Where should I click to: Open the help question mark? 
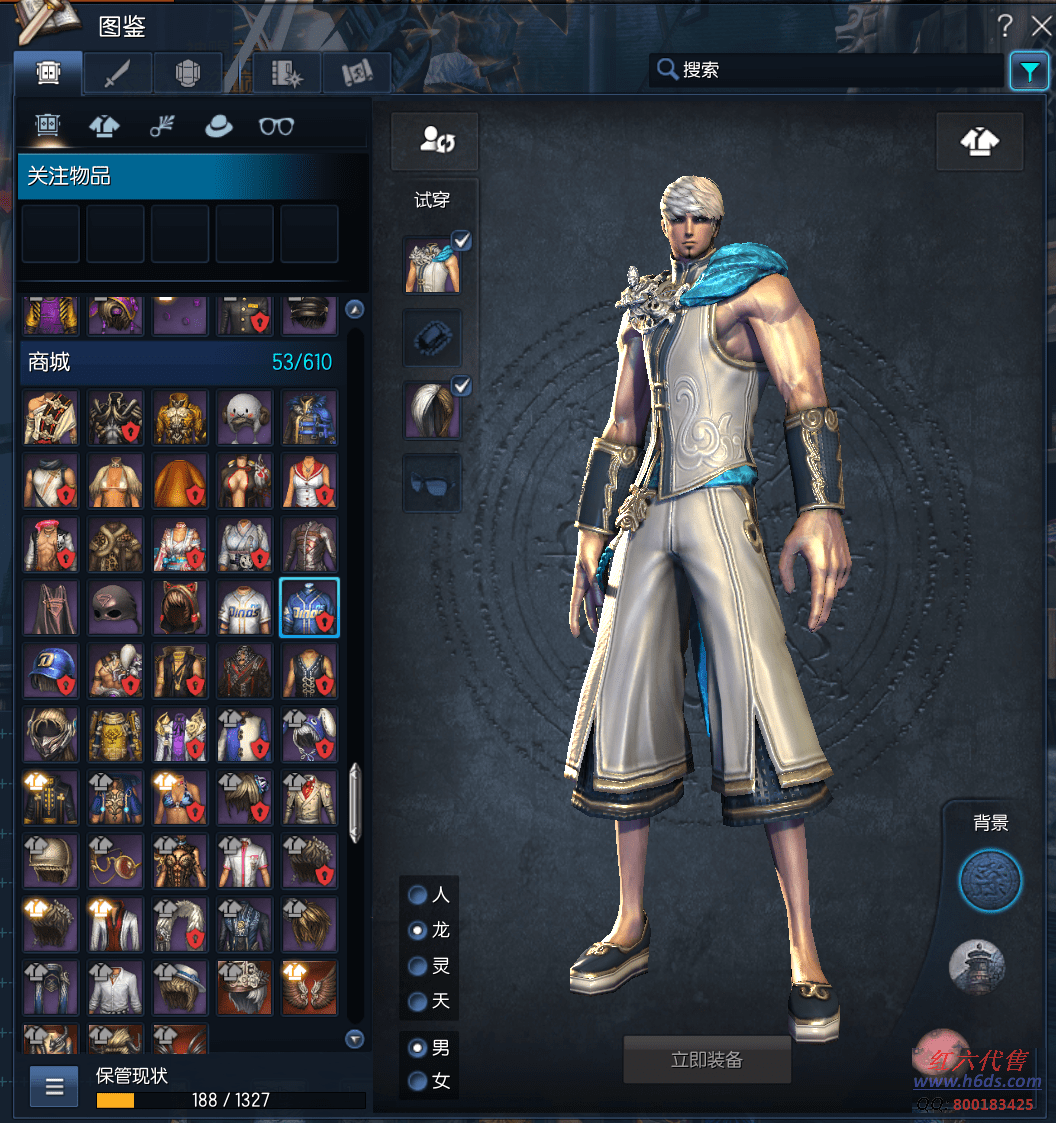point(1004,27)
